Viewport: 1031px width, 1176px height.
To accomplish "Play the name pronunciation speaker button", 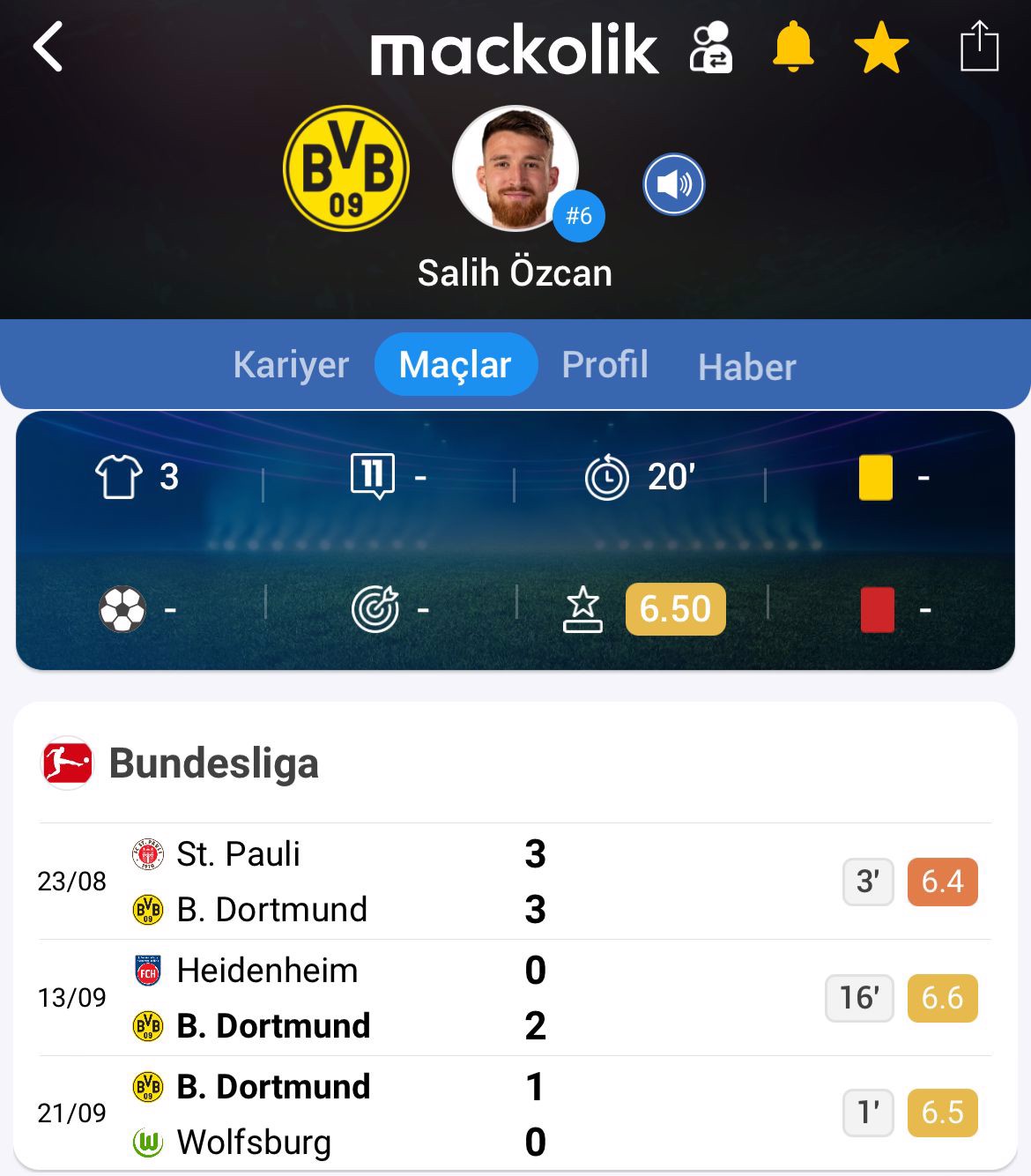I will click(673, 184).
